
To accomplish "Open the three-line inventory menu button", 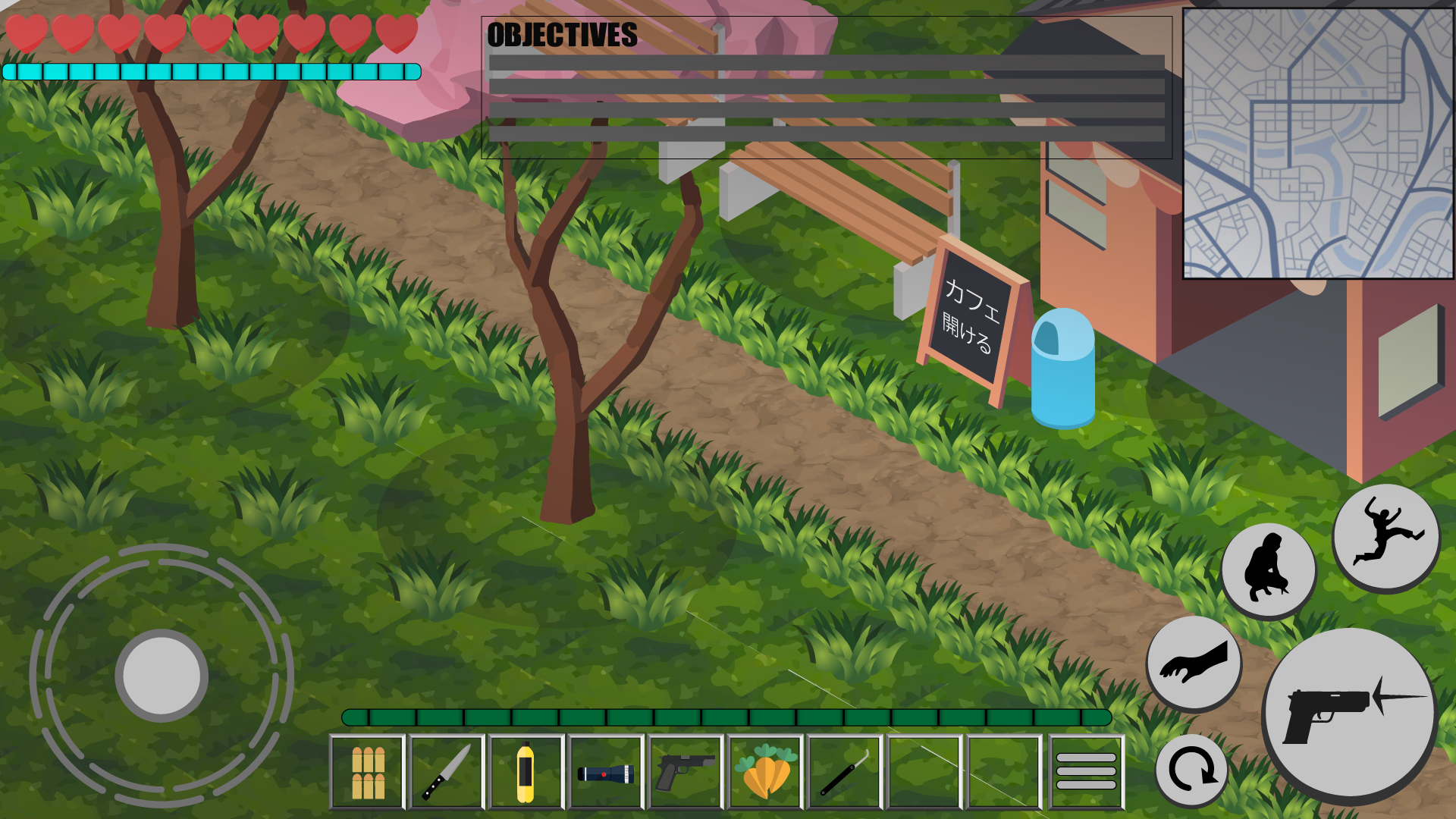I will tap(1086, 772).
